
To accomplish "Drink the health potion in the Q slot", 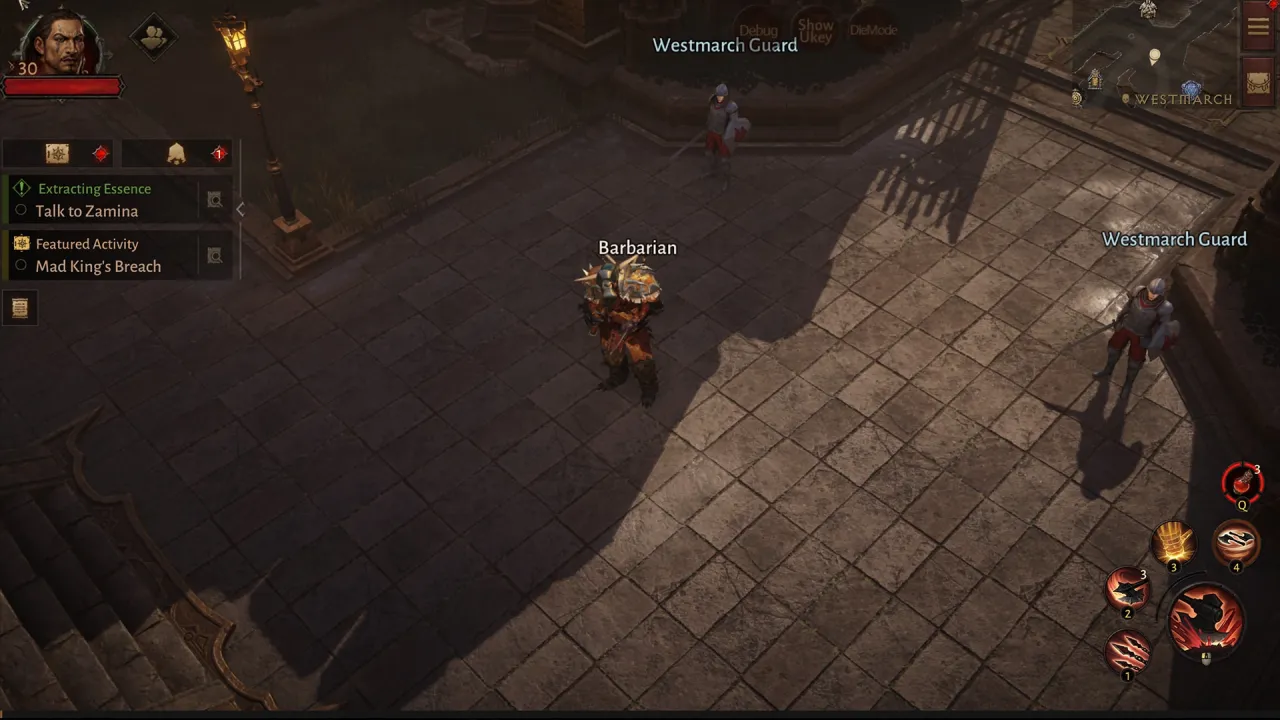I will point(1242,484).
